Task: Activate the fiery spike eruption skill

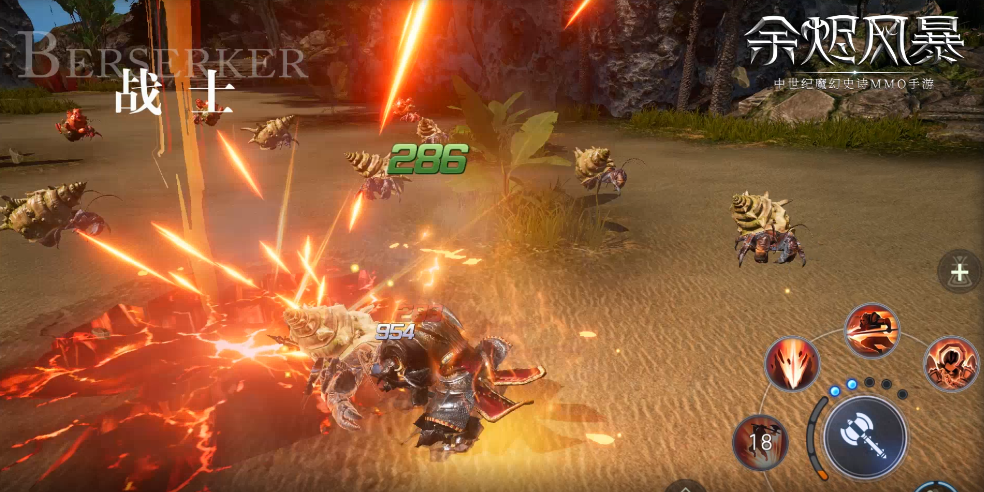Action: point(792,364)
